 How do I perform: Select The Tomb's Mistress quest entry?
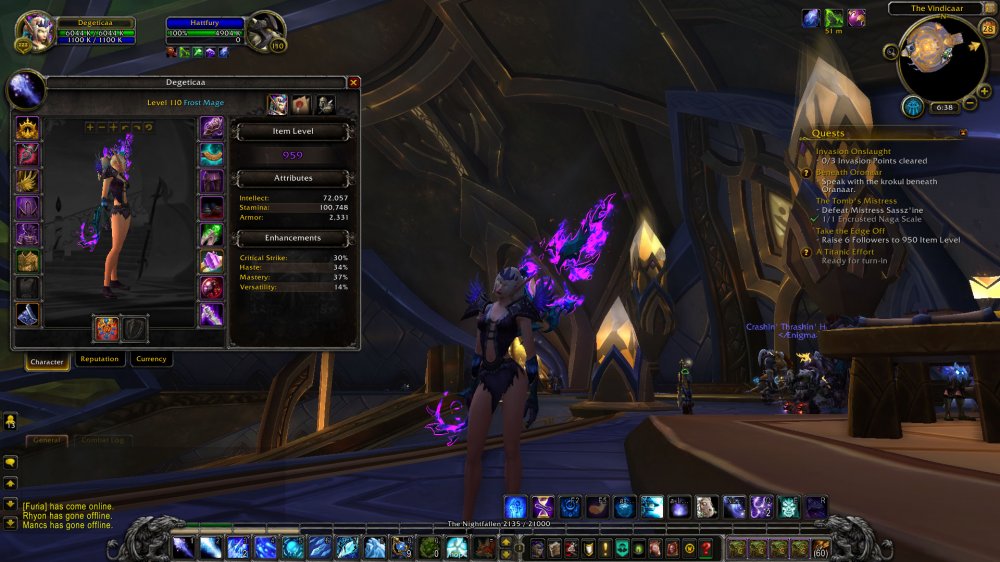pos(856,201)
